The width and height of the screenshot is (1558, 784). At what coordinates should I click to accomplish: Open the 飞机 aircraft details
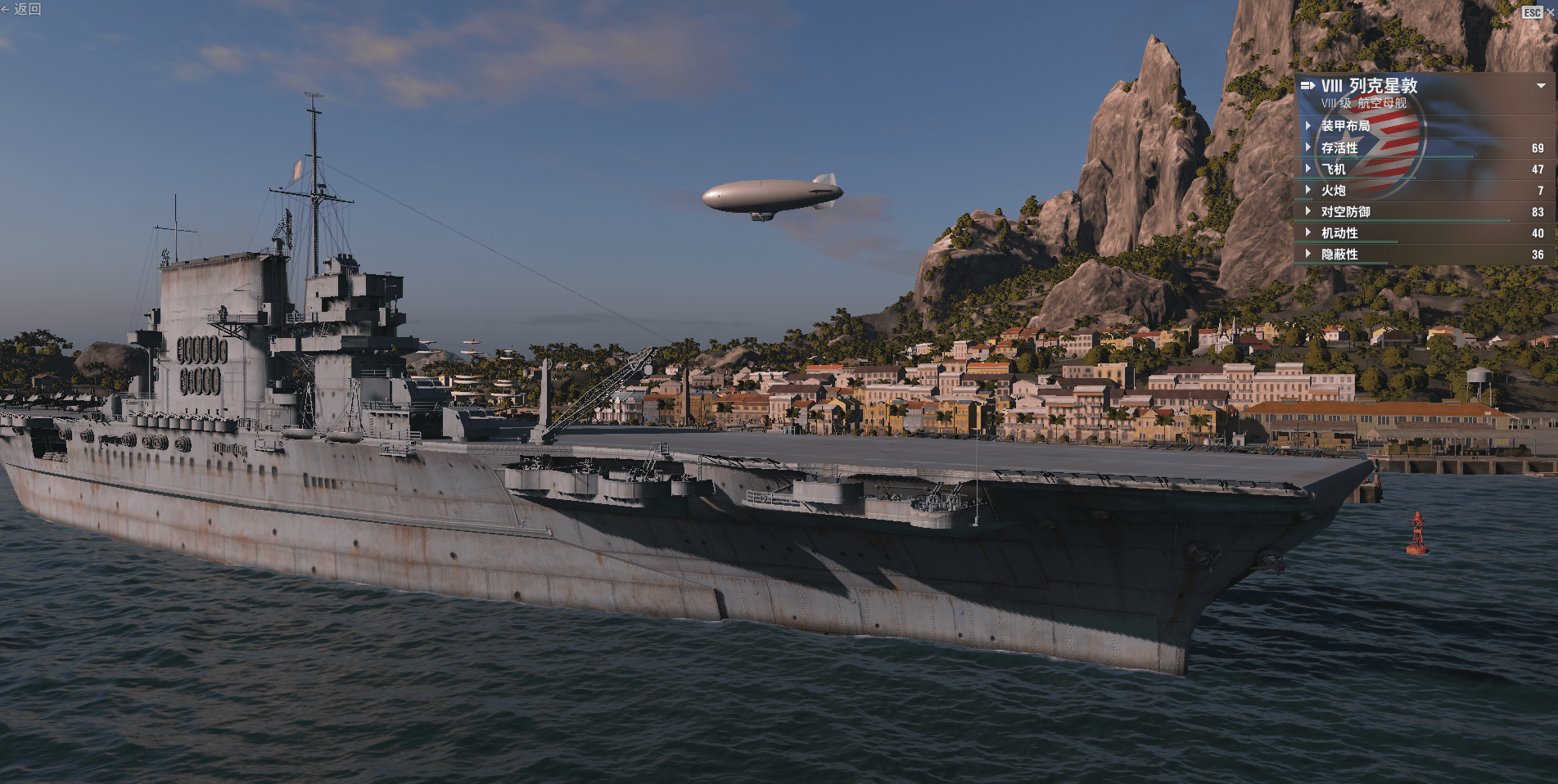coord(1333,169)
